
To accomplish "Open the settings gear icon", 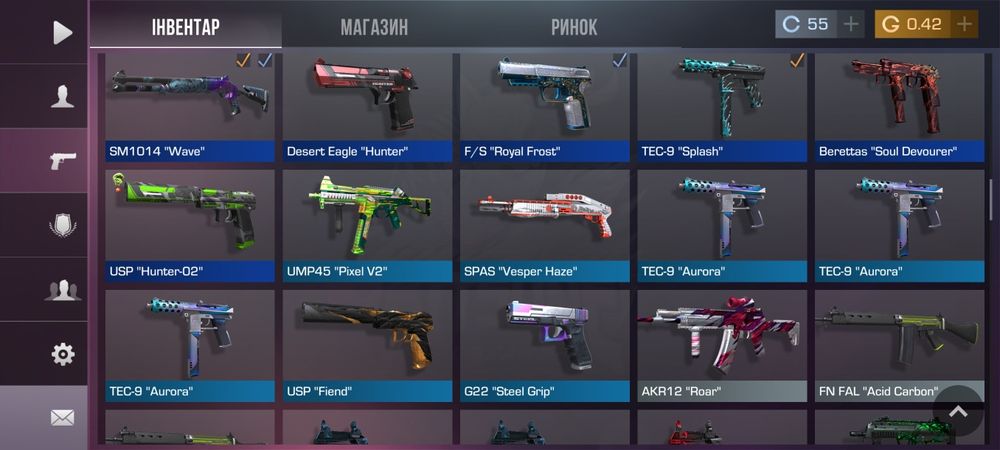I will pyautogui.click(x=62, y=353).
